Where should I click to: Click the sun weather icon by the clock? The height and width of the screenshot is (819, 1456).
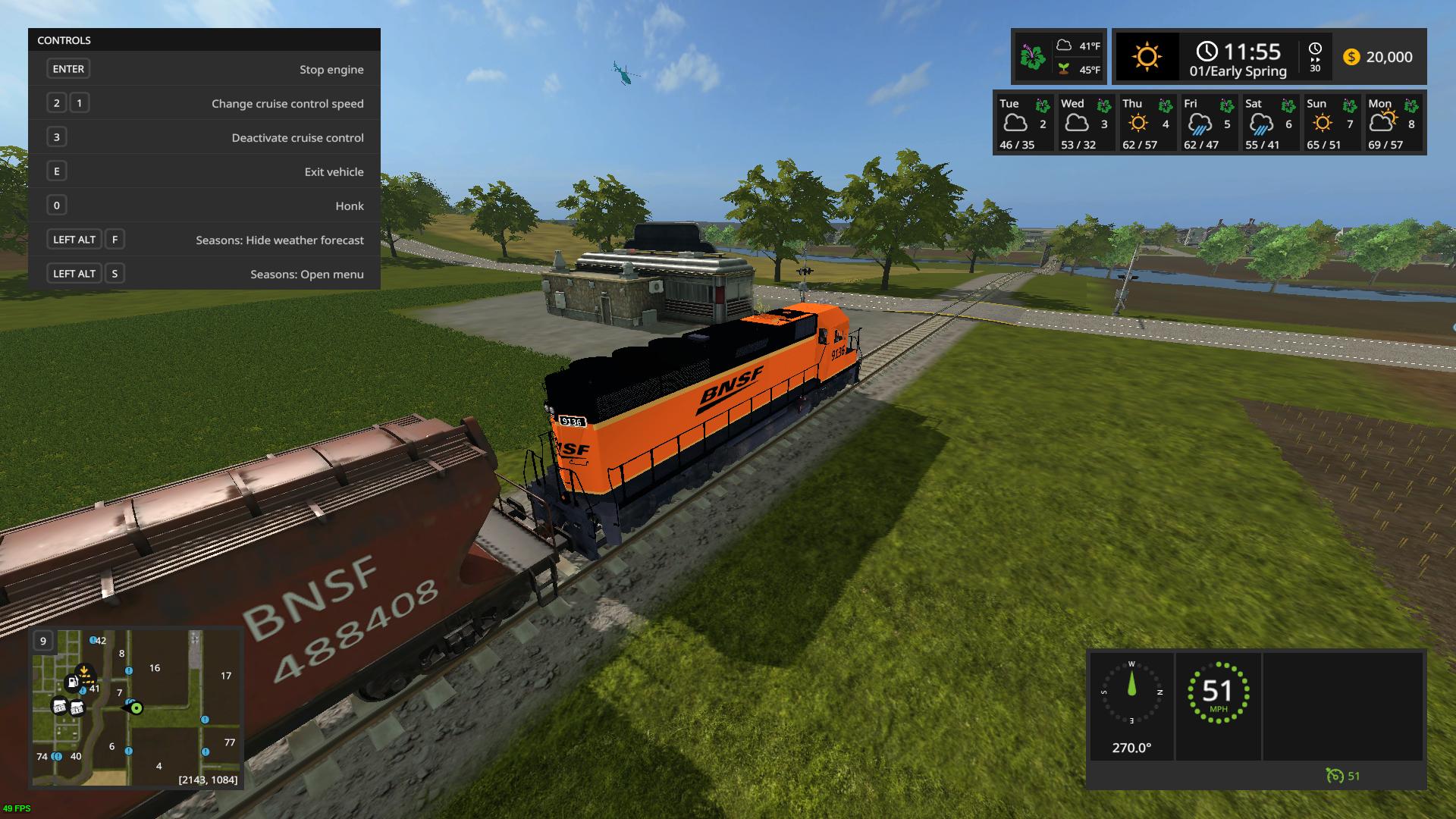coord(1147,57)
